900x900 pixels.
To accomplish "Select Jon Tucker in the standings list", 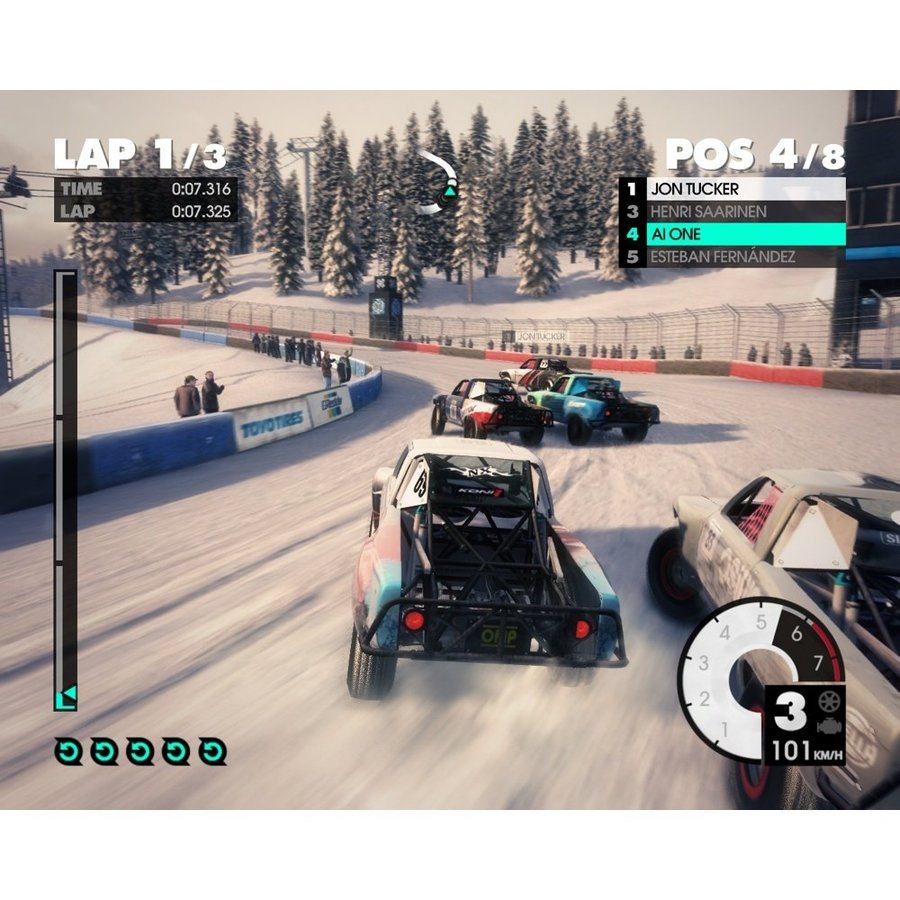I will (731, 188).
